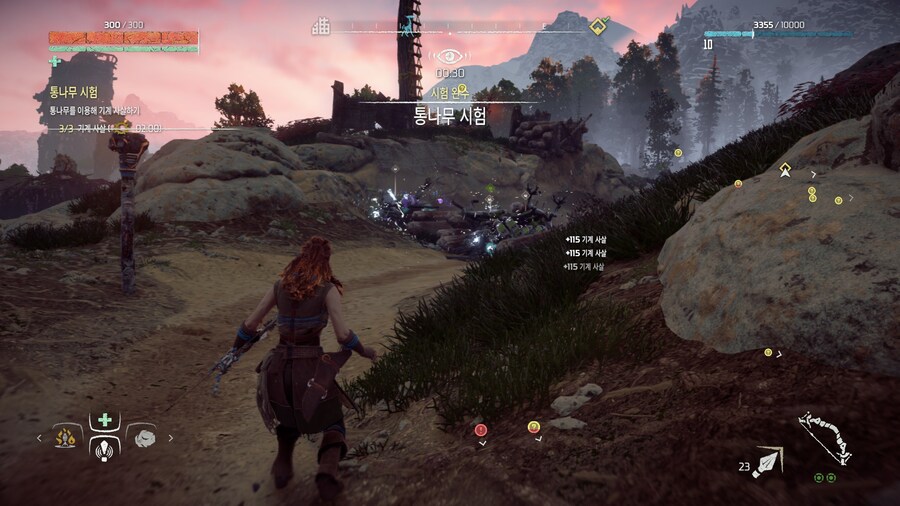Click the settlement icon on the compass

click(320, 25)
